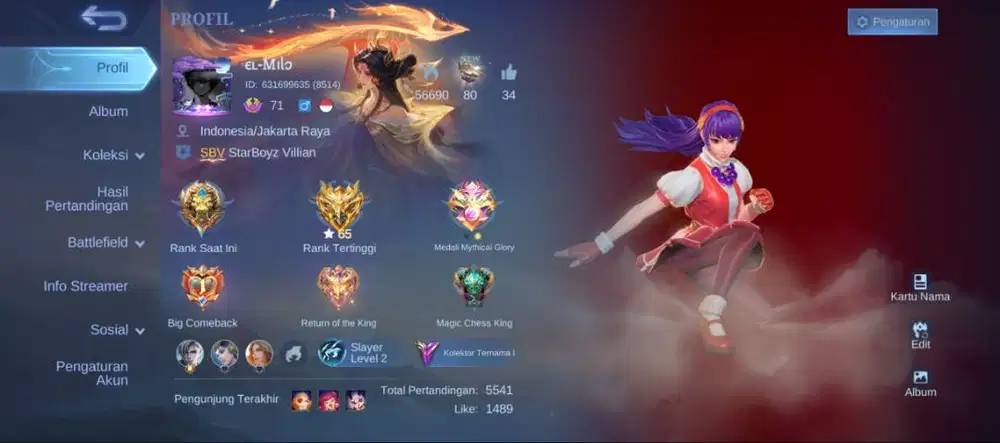
Task: View the Big Comeback achievement
Action: 202,289
